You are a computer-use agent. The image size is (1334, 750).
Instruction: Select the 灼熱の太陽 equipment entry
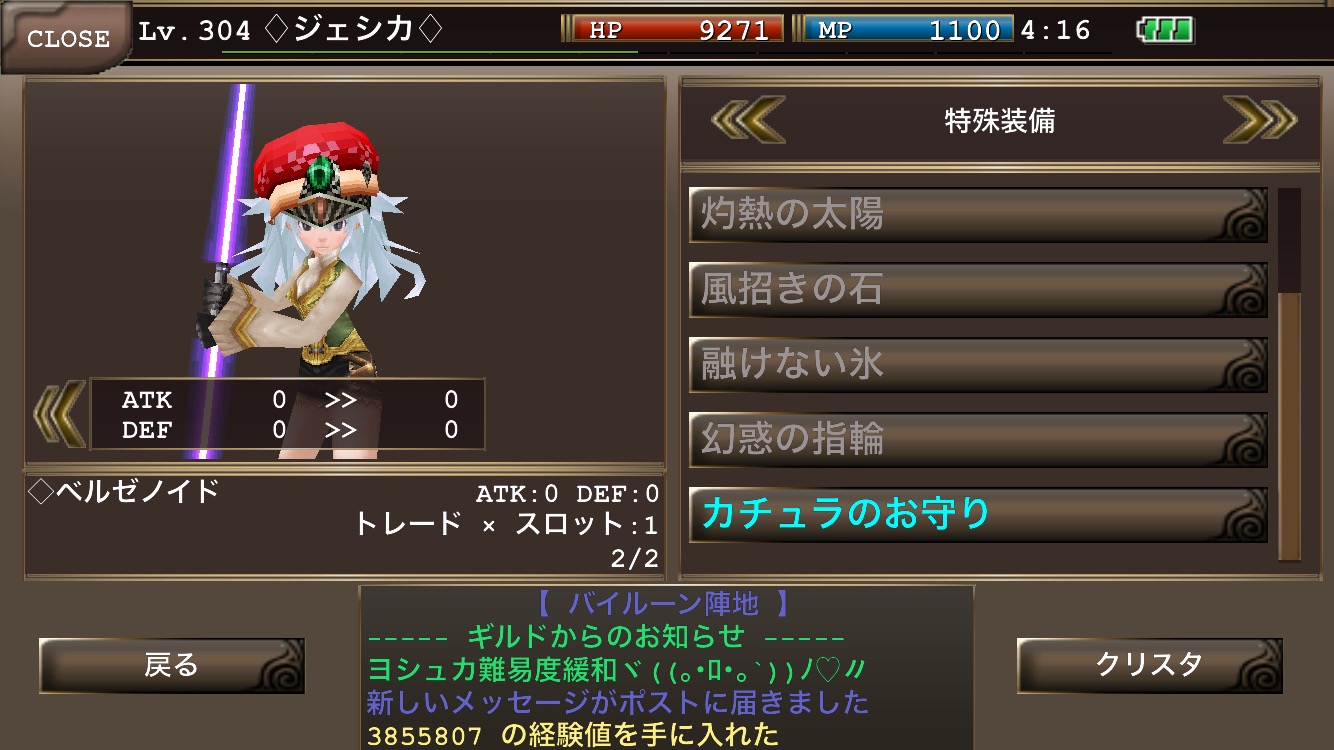point(977,215)
